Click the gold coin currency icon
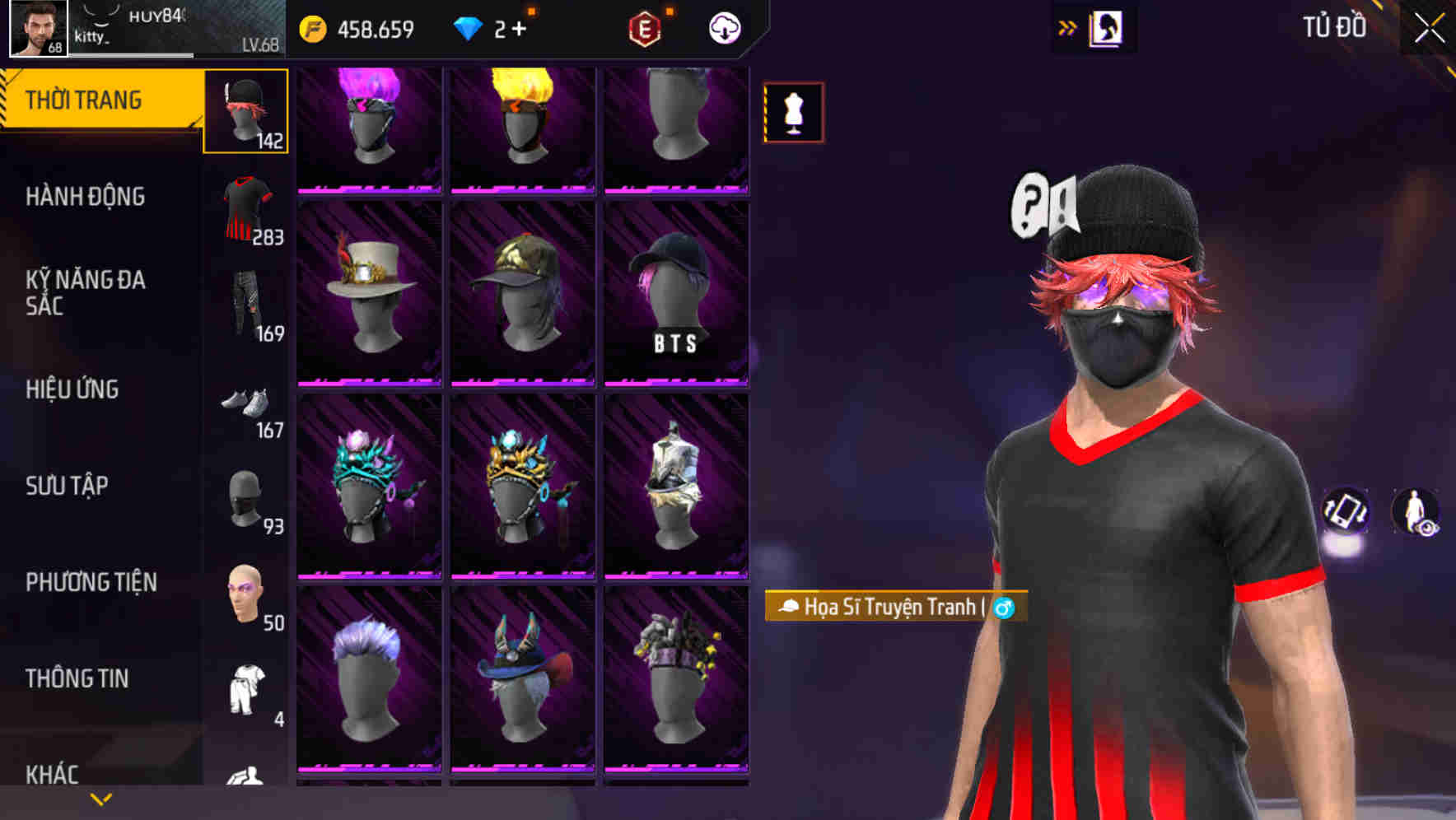 click(x=315, y=27)
